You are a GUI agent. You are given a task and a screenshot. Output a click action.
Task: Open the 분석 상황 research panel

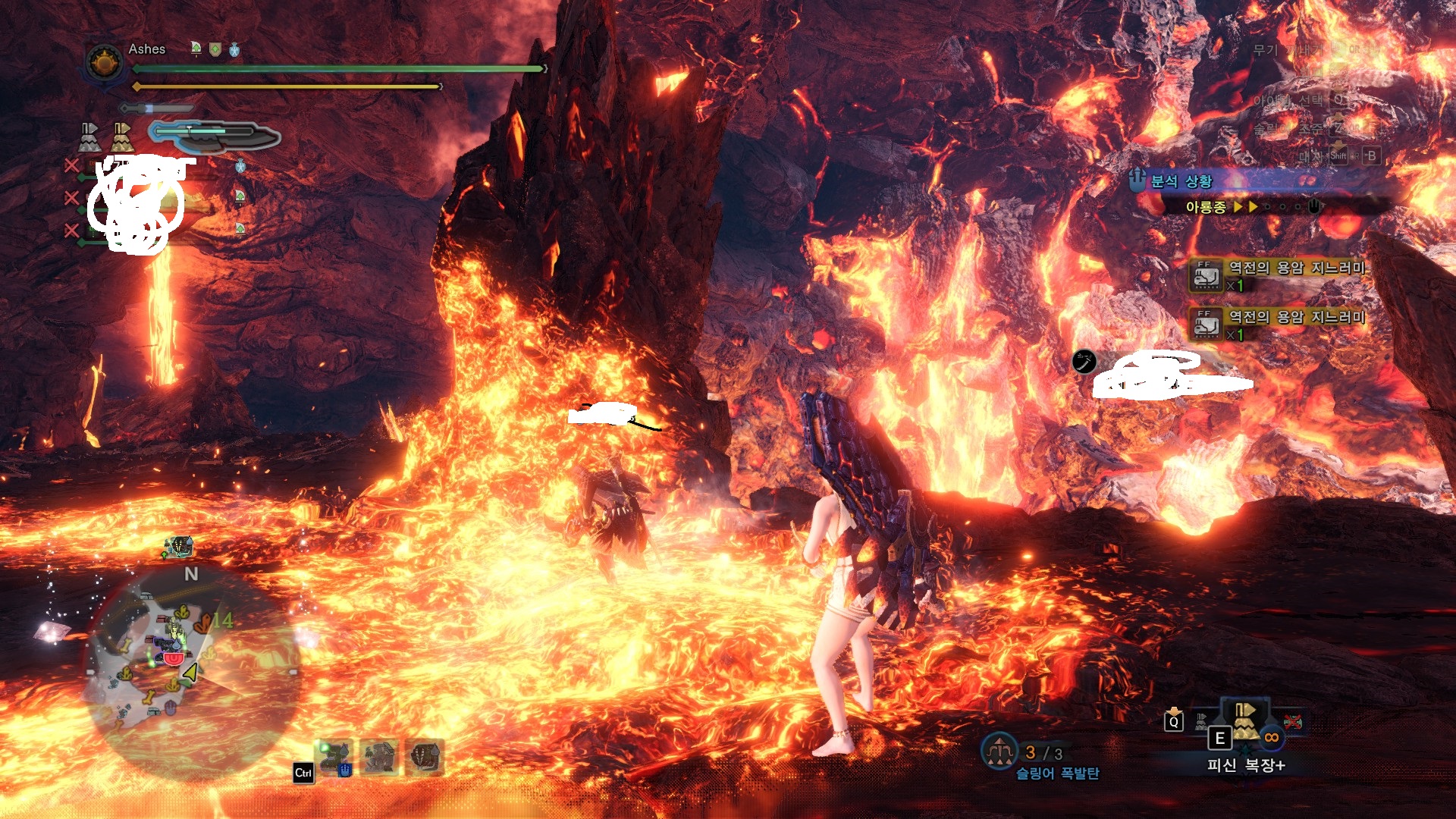(1181, 181)
